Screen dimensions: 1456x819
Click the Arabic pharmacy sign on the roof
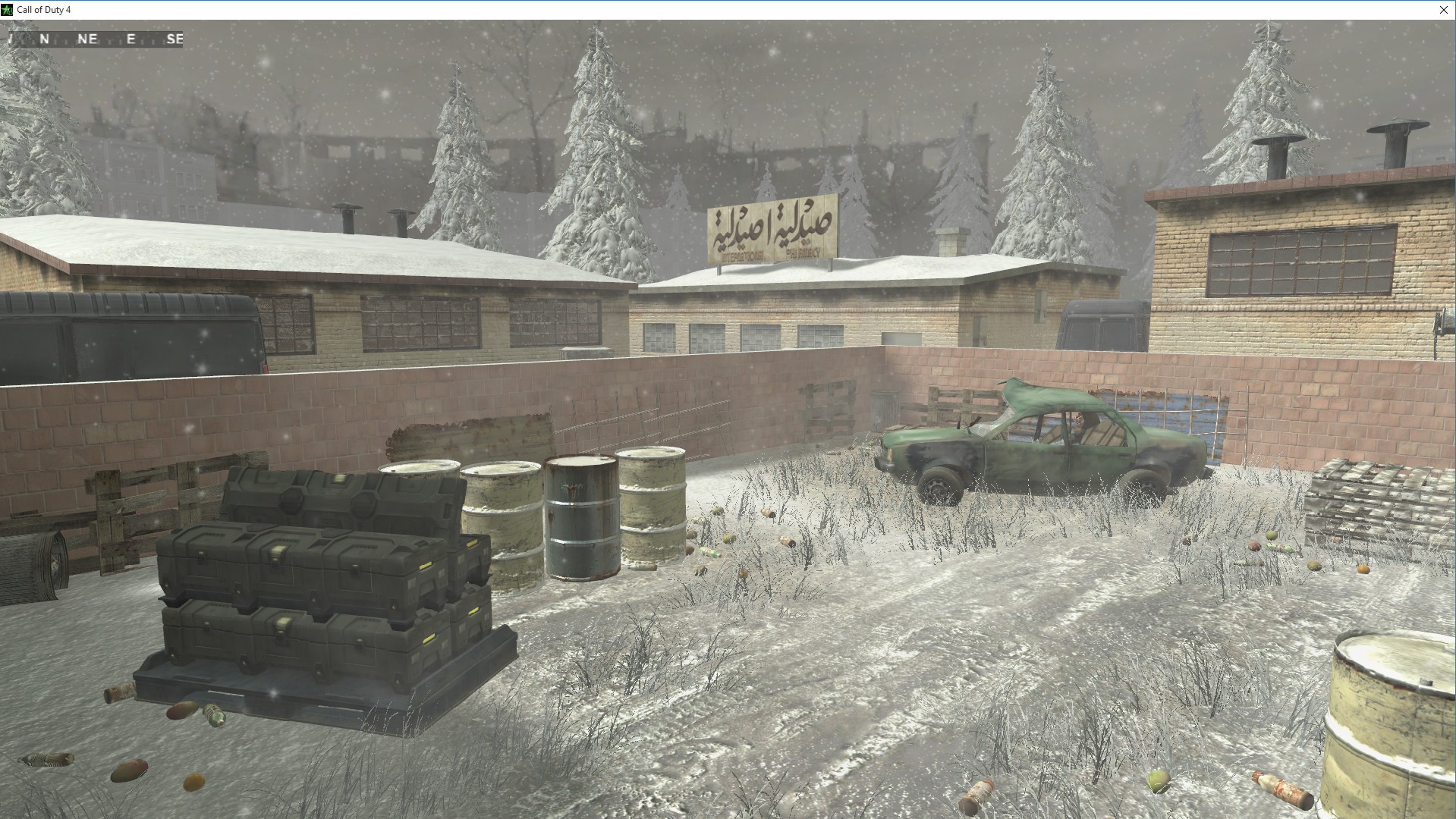tap(772, 227)
